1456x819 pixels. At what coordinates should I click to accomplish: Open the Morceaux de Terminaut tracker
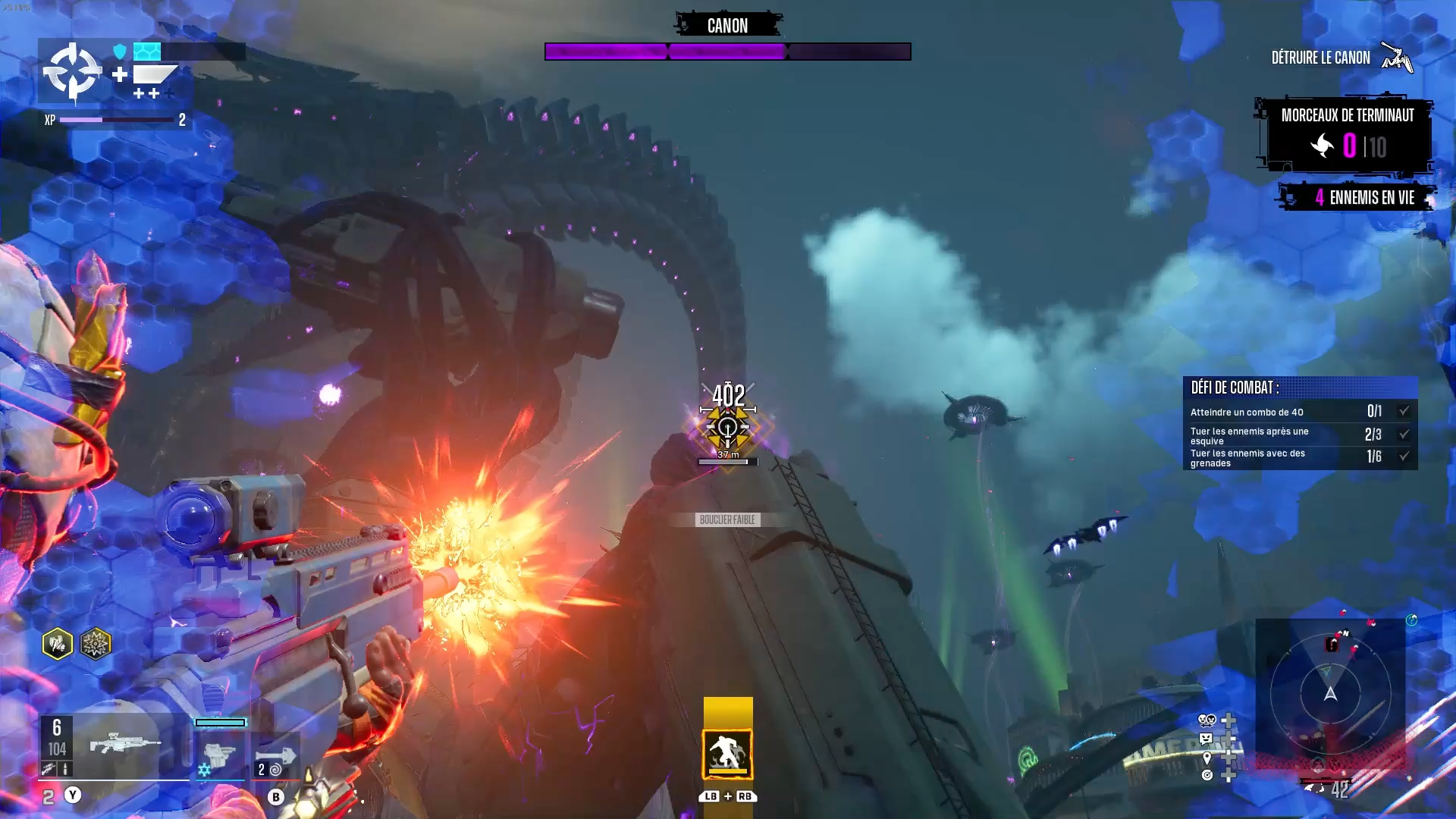pos(1347,135)
